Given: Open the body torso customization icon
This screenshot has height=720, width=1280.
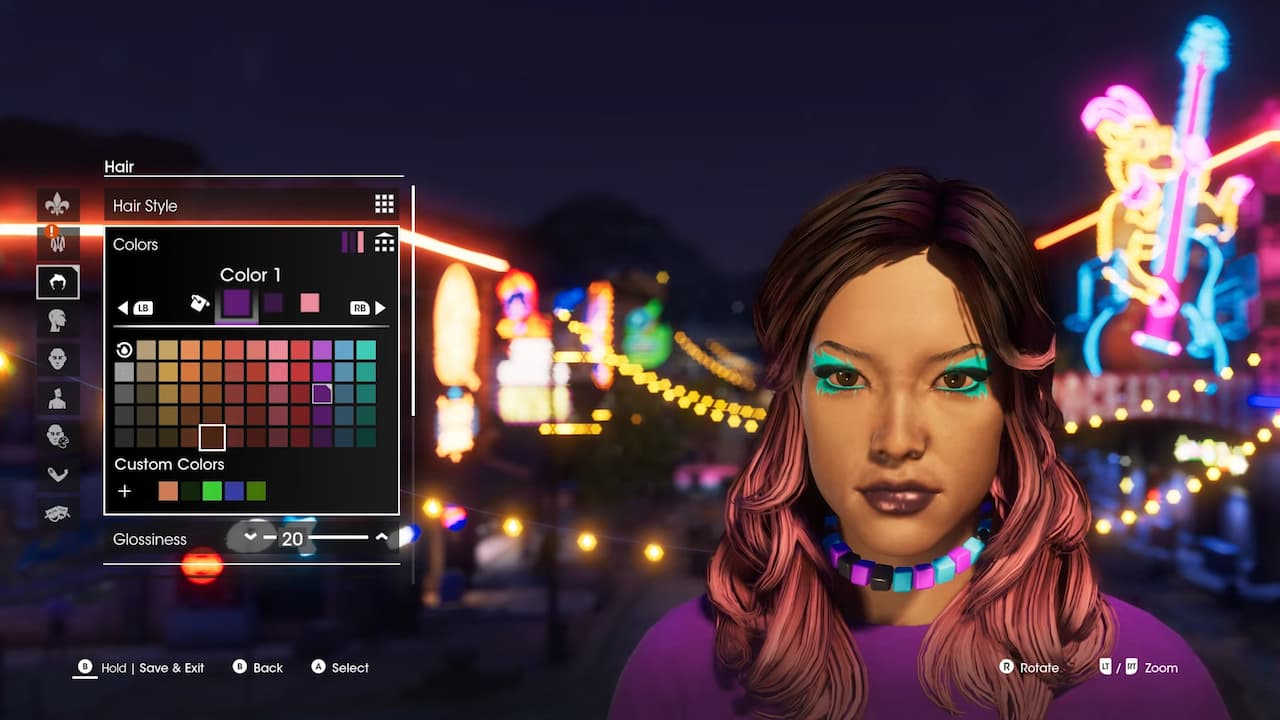Looking at the screenshot, I should [57, 396].
